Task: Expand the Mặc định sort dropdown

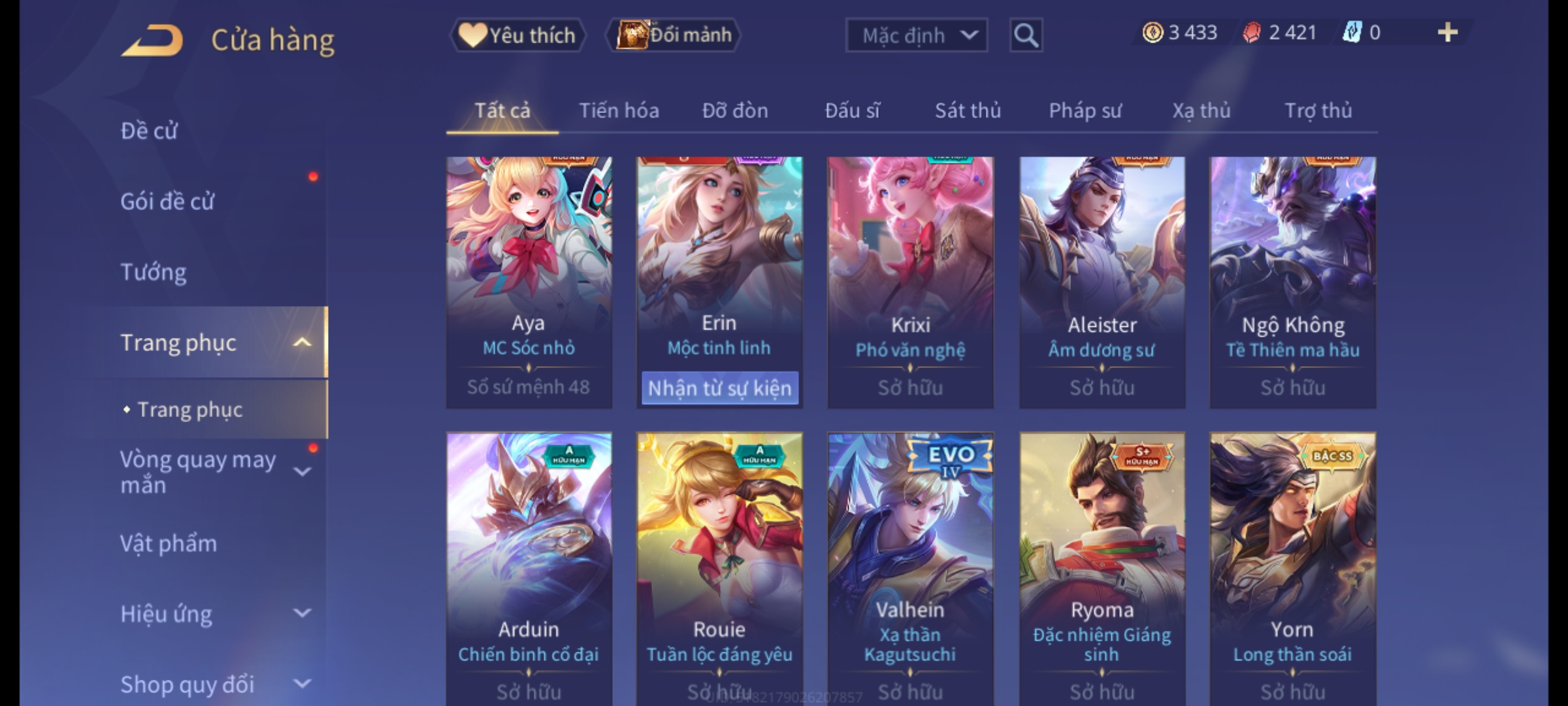Action: click(x=916, y=35)
